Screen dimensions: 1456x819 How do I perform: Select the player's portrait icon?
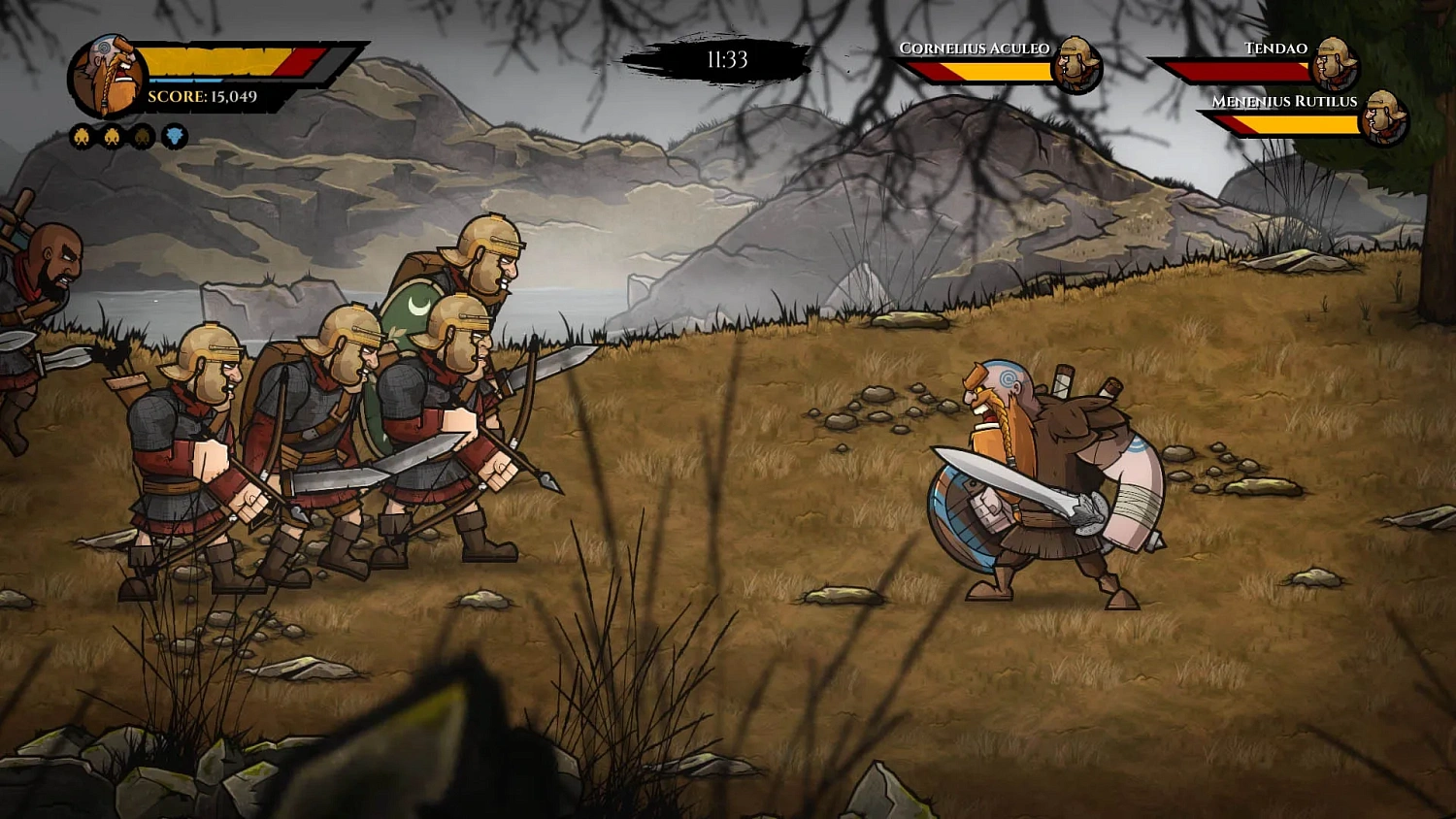click(x=107, y=72)
